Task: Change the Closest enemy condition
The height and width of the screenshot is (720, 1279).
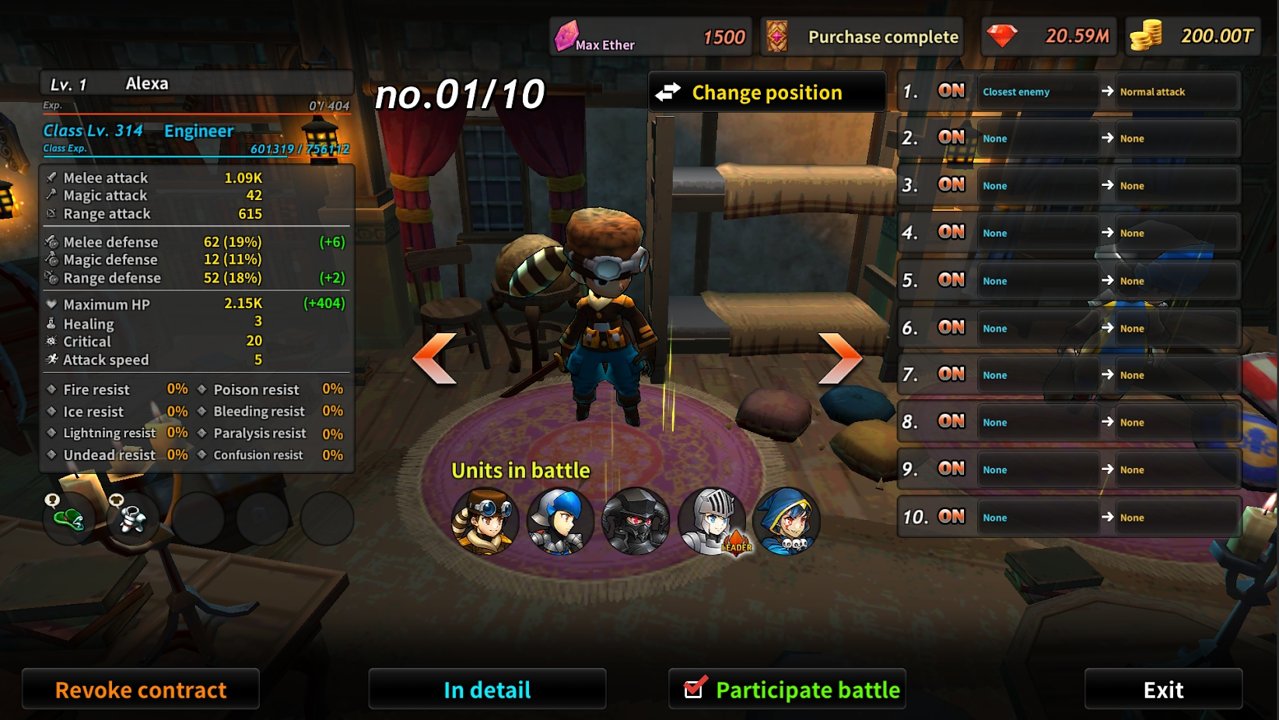Action: pyautogui.click(x=1036, y=92)
